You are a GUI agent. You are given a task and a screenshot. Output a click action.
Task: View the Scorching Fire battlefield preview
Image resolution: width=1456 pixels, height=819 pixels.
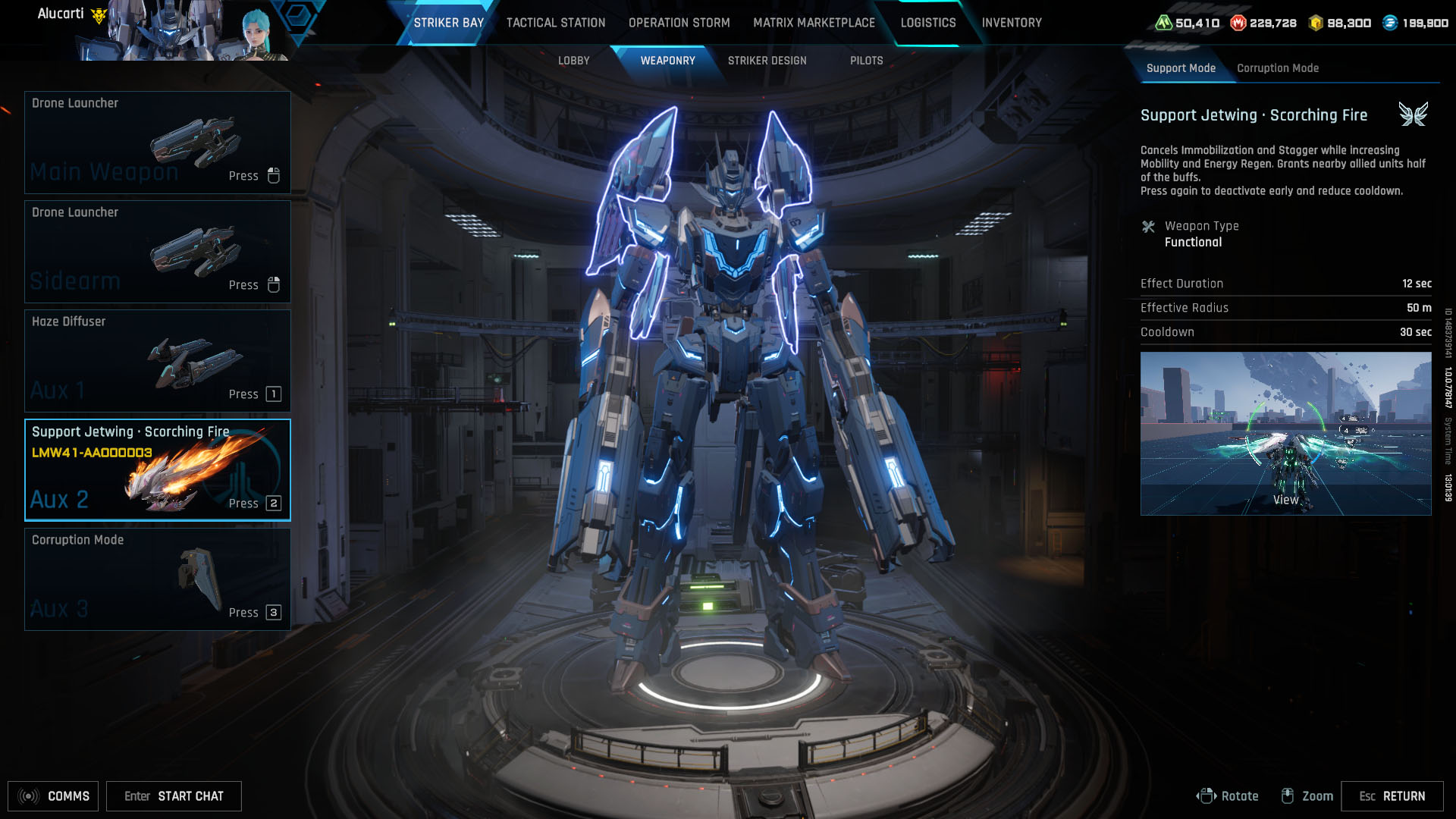1285,432
